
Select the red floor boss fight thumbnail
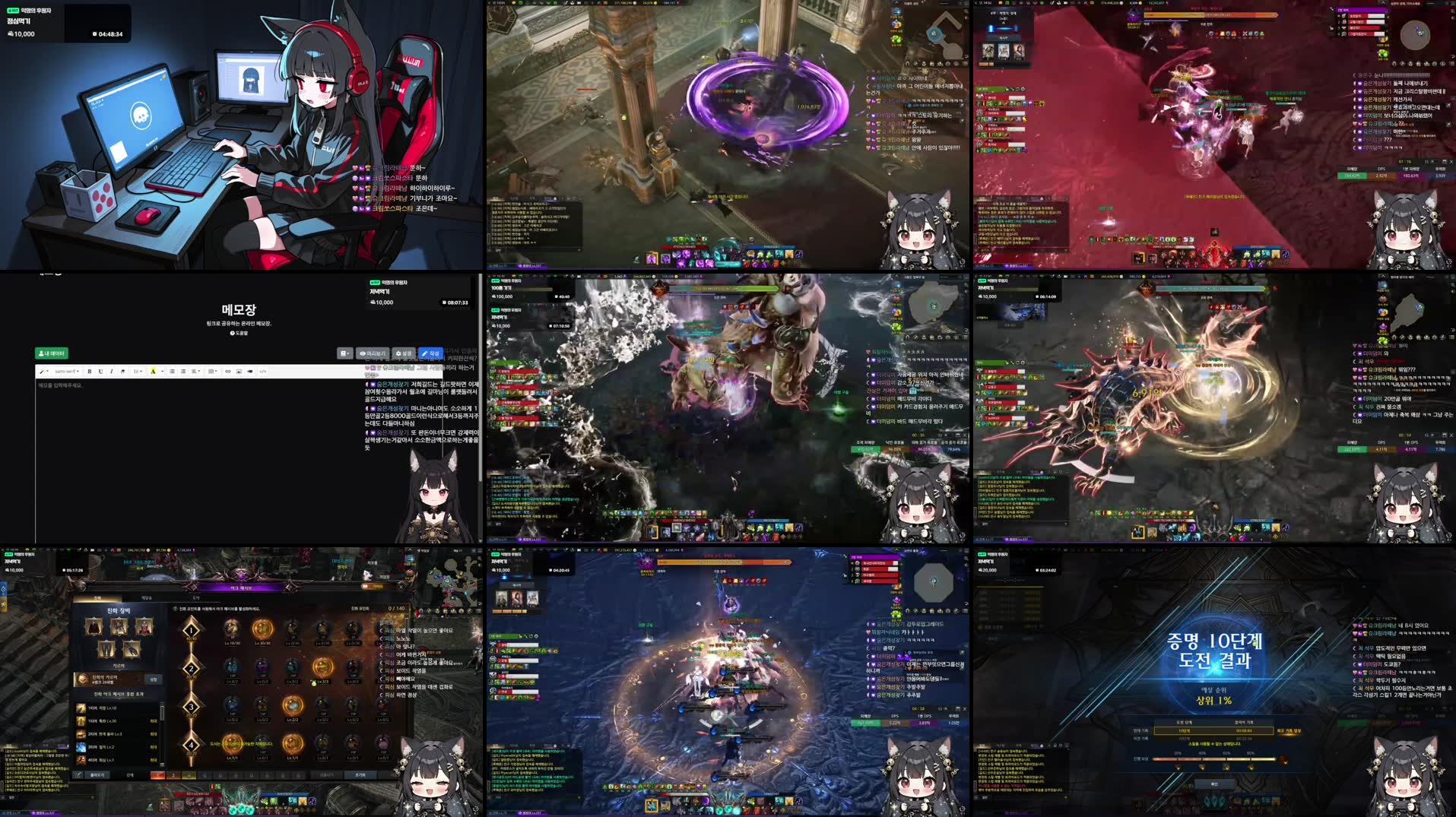click(1214, 135)
